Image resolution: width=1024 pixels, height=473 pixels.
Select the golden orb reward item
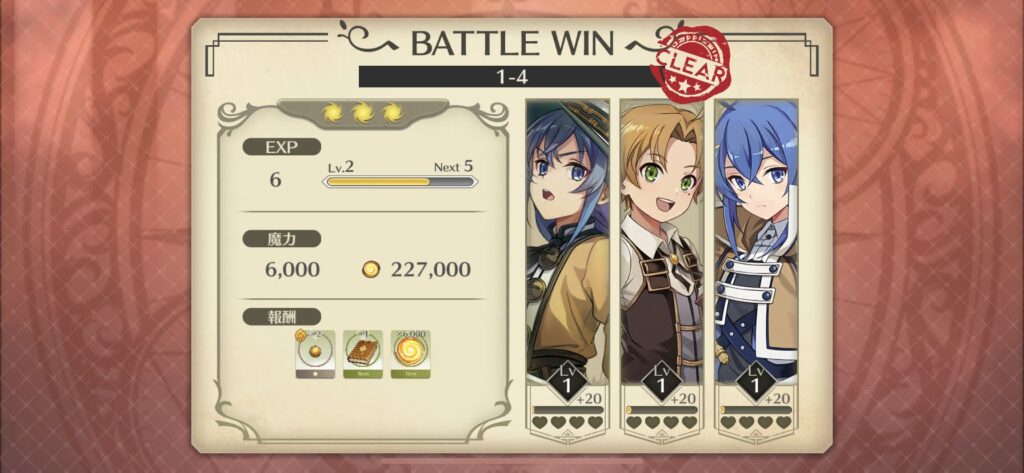coord(314,353)
